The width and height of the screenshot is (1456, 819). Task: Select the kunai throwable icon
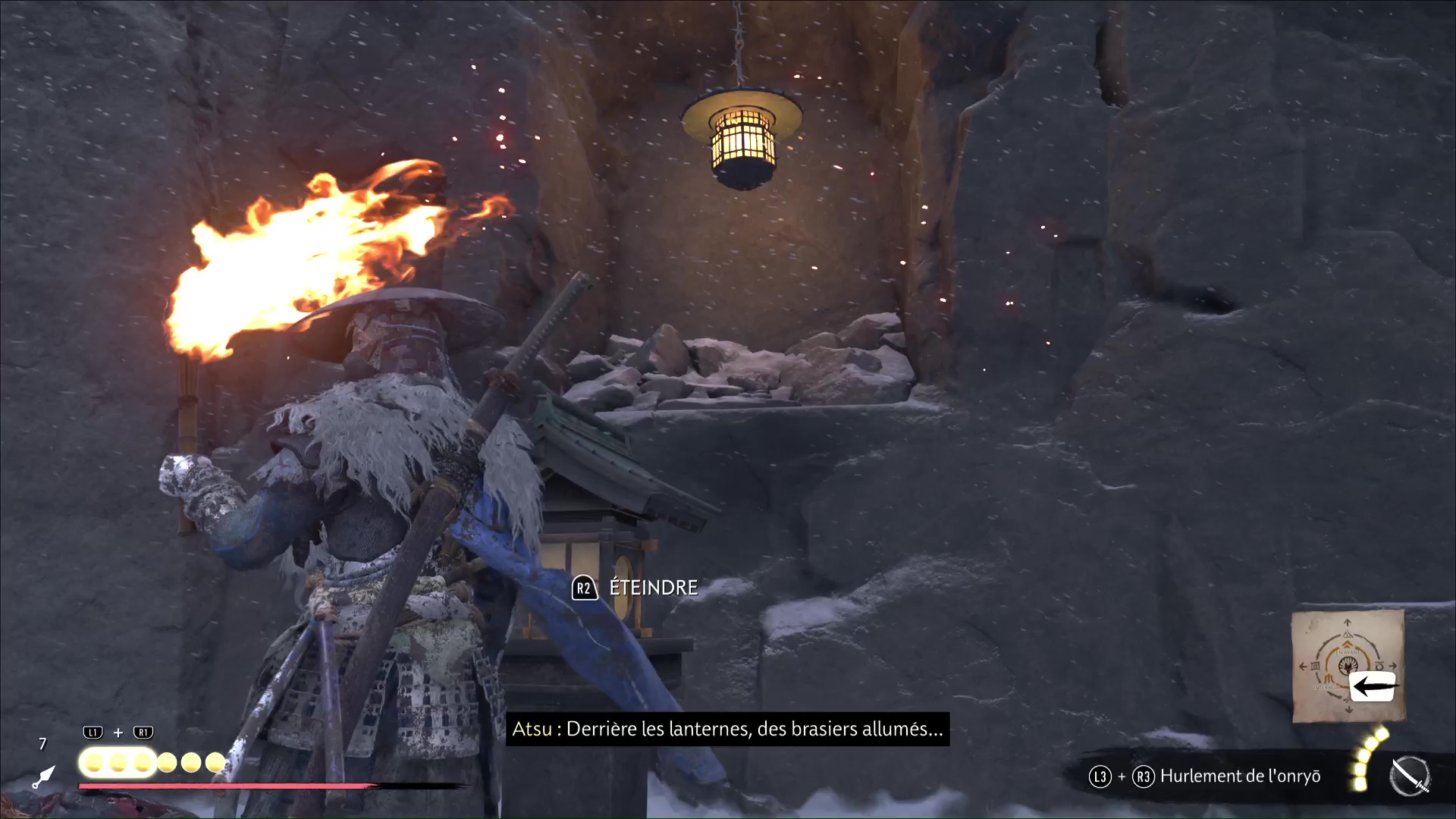[44, 777]
